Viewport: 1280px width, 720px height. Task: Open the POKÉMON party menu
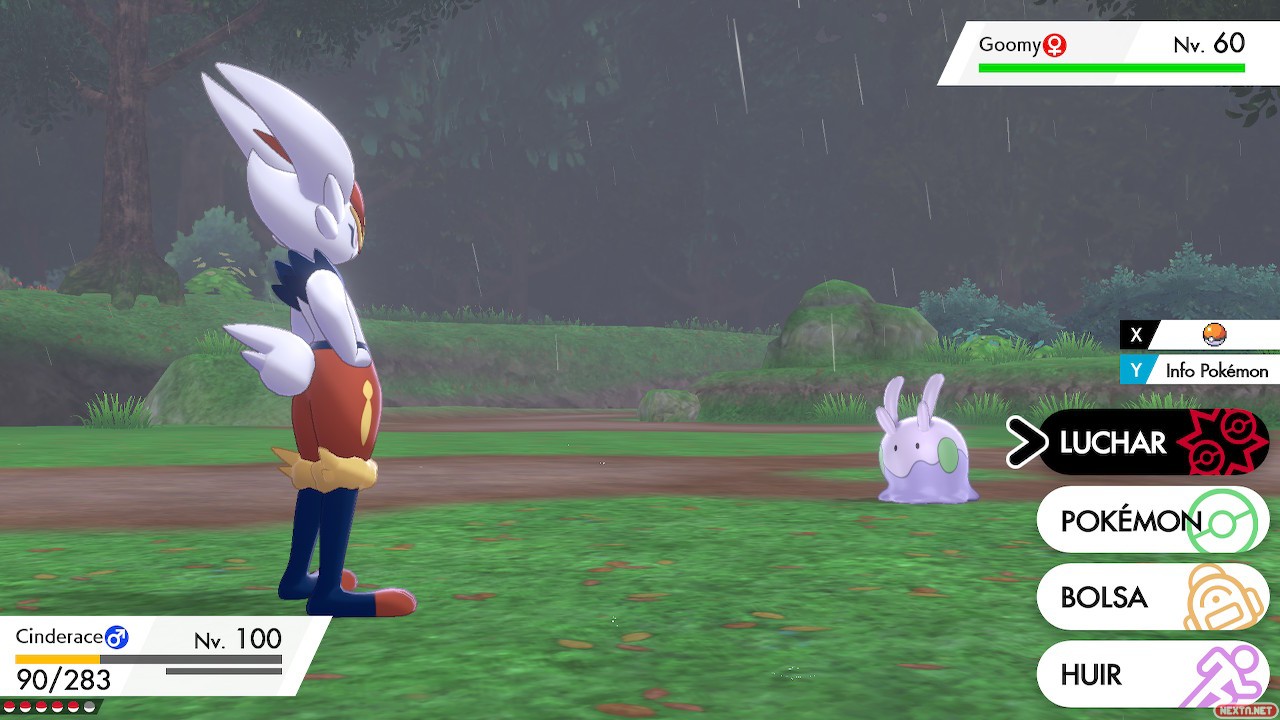click(x=1150, y=520)
